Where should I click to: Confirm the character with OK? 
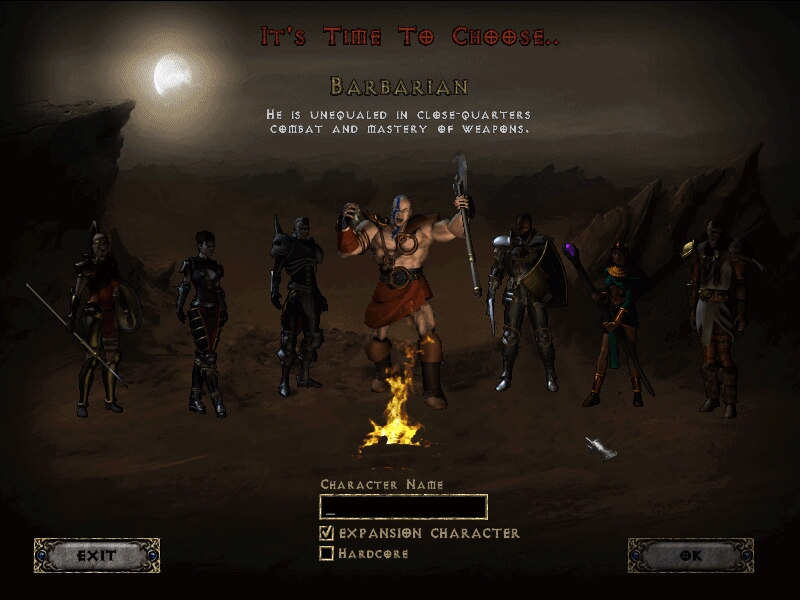tap(690, 555)
